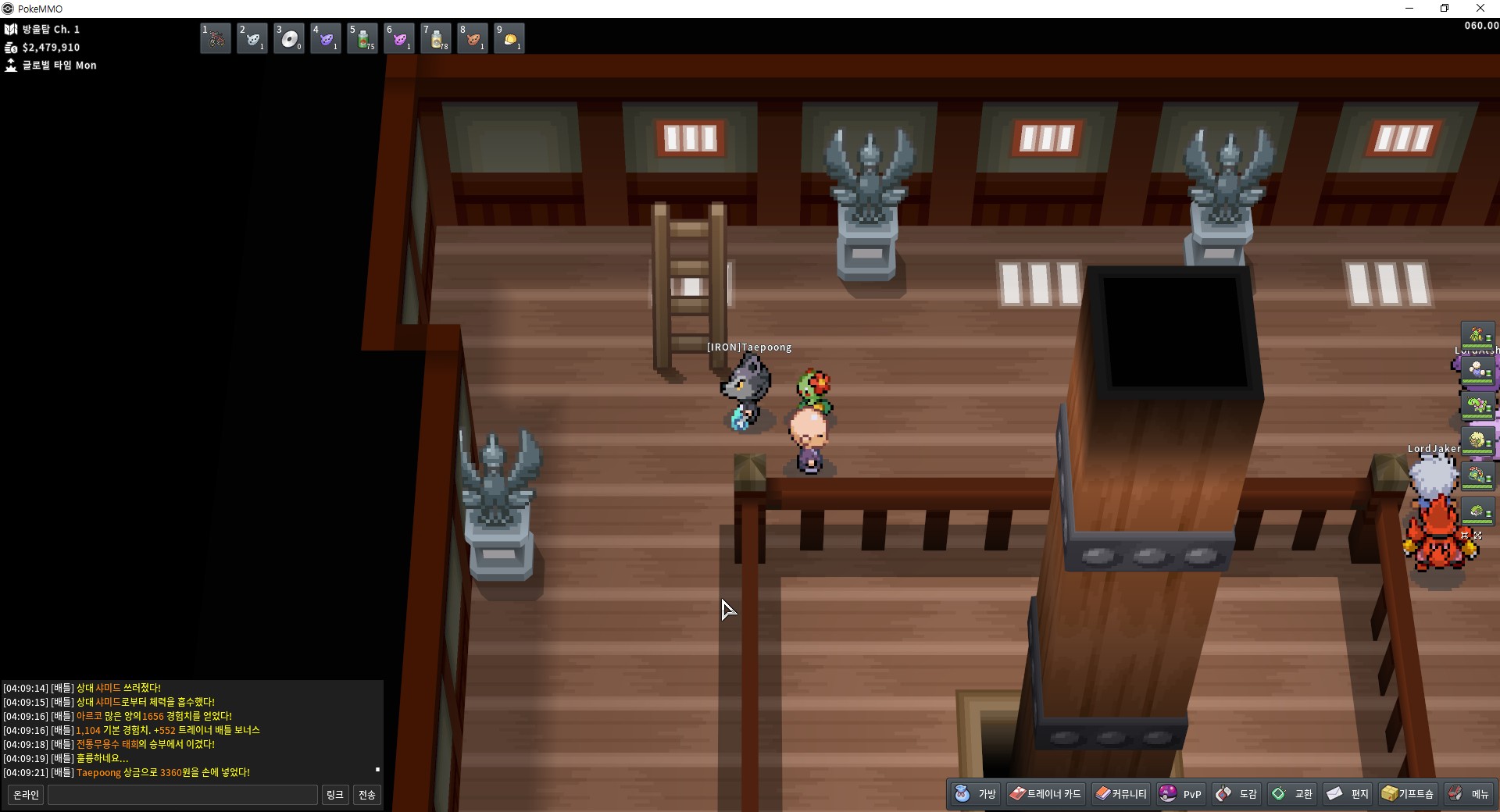Select the silver disc in hotbar slot 3
This screenshot has height=812, width=1500.
click(289, 38)
